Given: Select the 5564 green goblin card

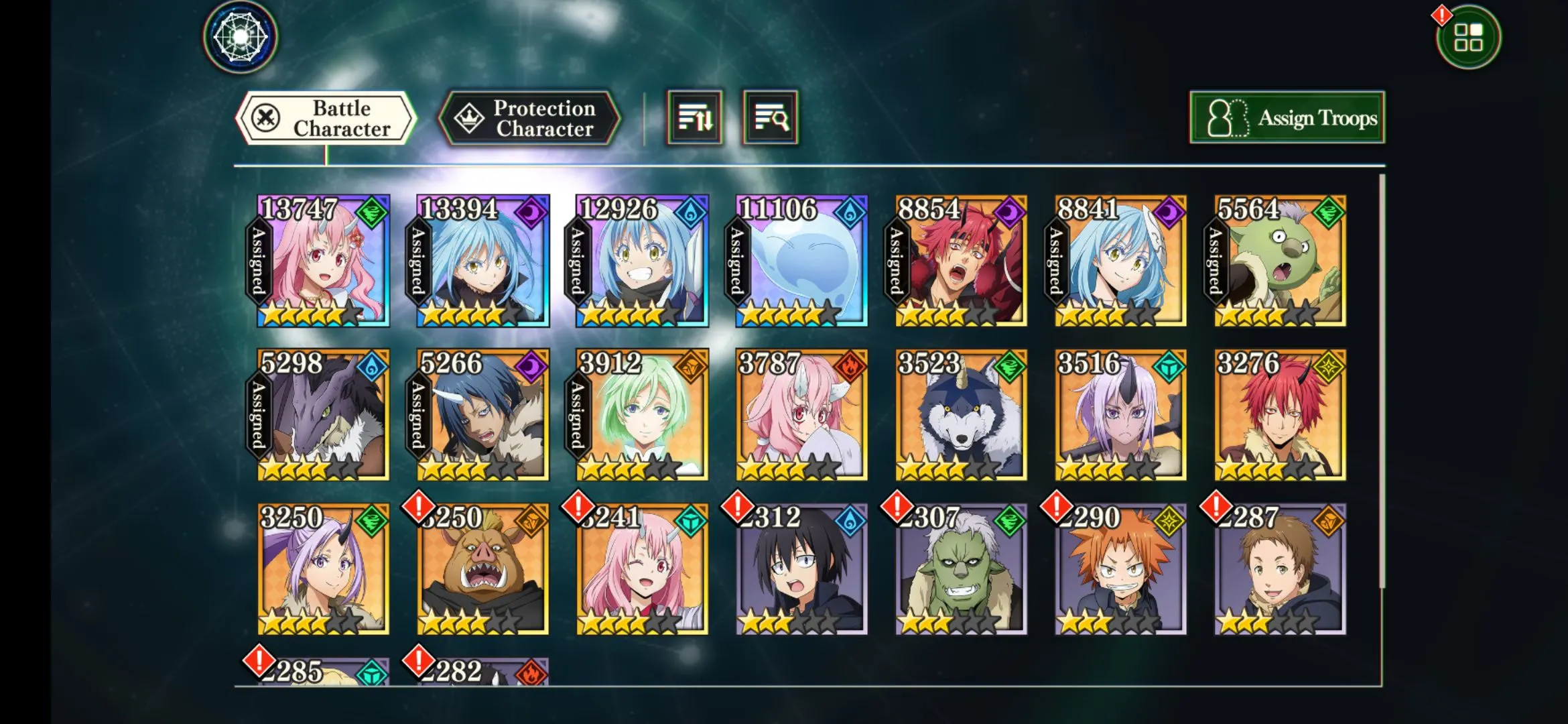Looking at the screenshot, I should pyautogui.click(x=1281, y=261).
